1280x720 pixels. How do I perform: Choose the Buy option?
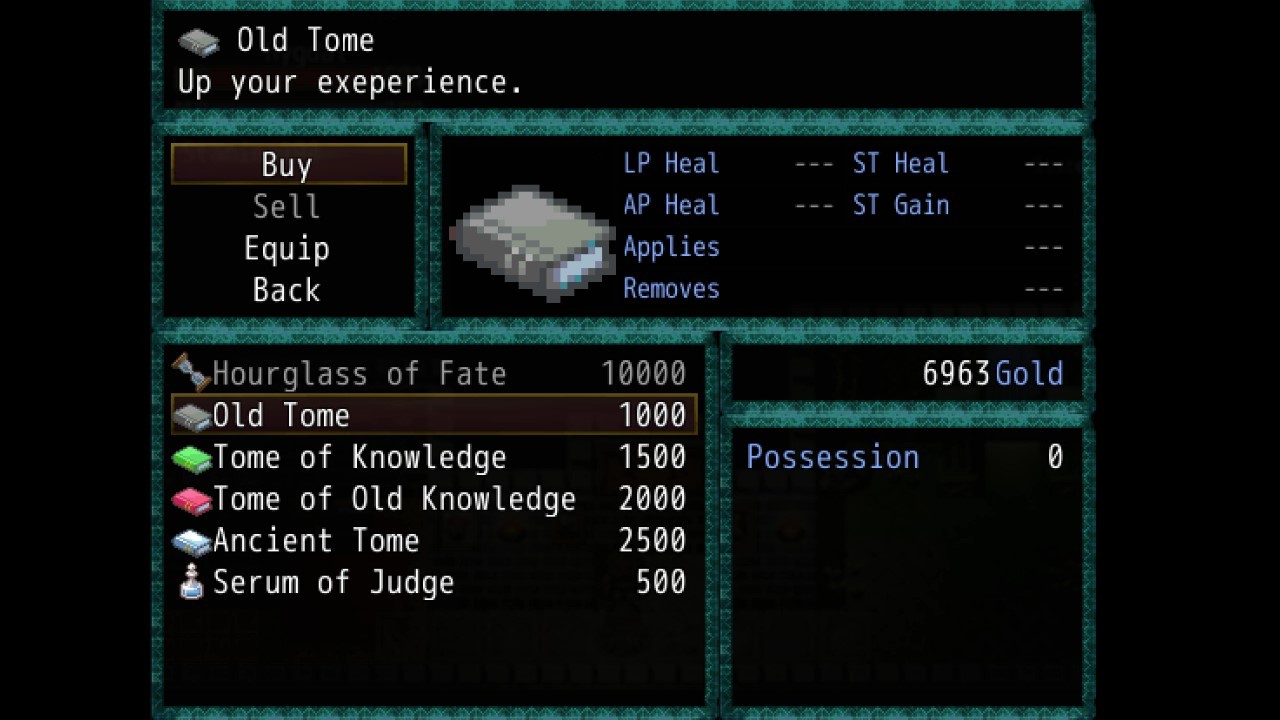pyautogui.click(x=287, y=164)
